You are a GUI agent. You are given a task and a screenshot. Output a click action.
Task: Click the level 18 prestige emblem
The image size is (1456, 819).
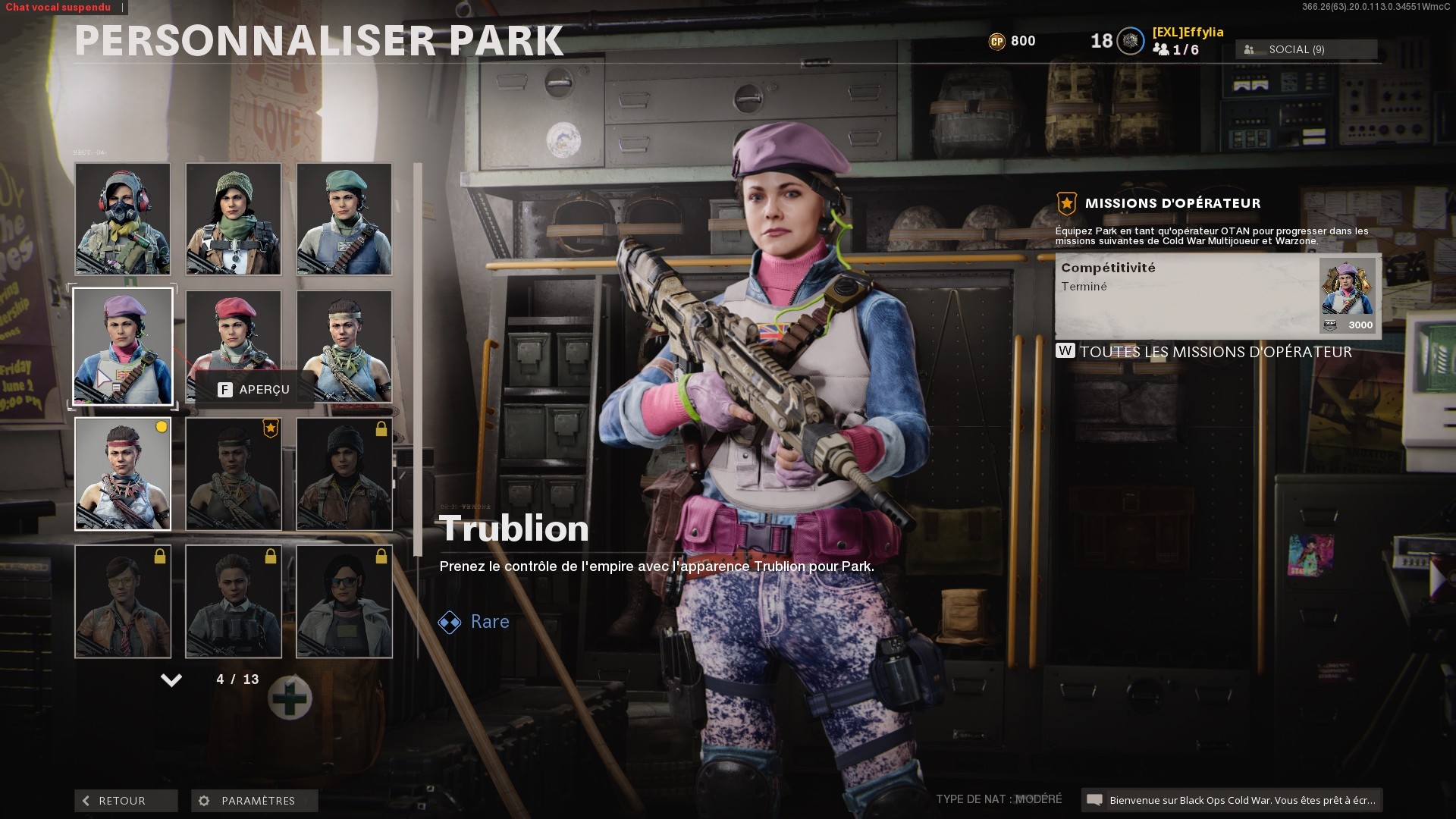1129,39
